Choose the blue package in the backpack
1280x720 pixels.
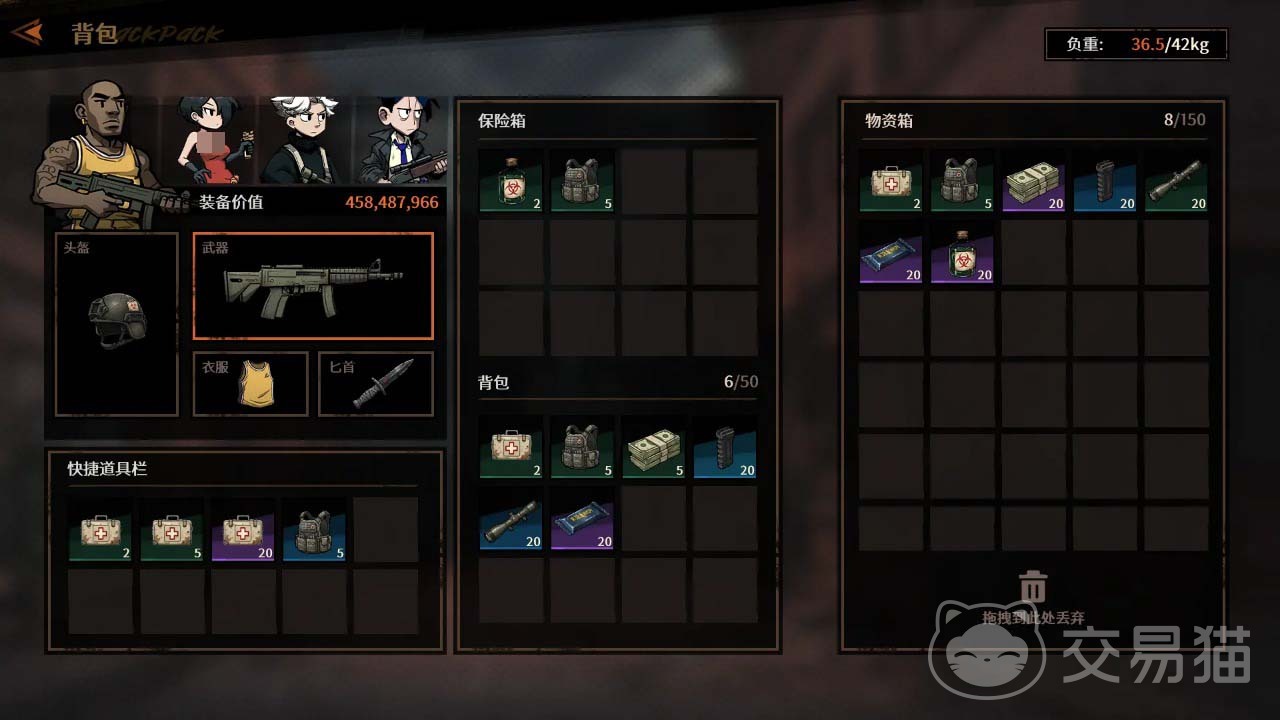click(x=582, y=519)
